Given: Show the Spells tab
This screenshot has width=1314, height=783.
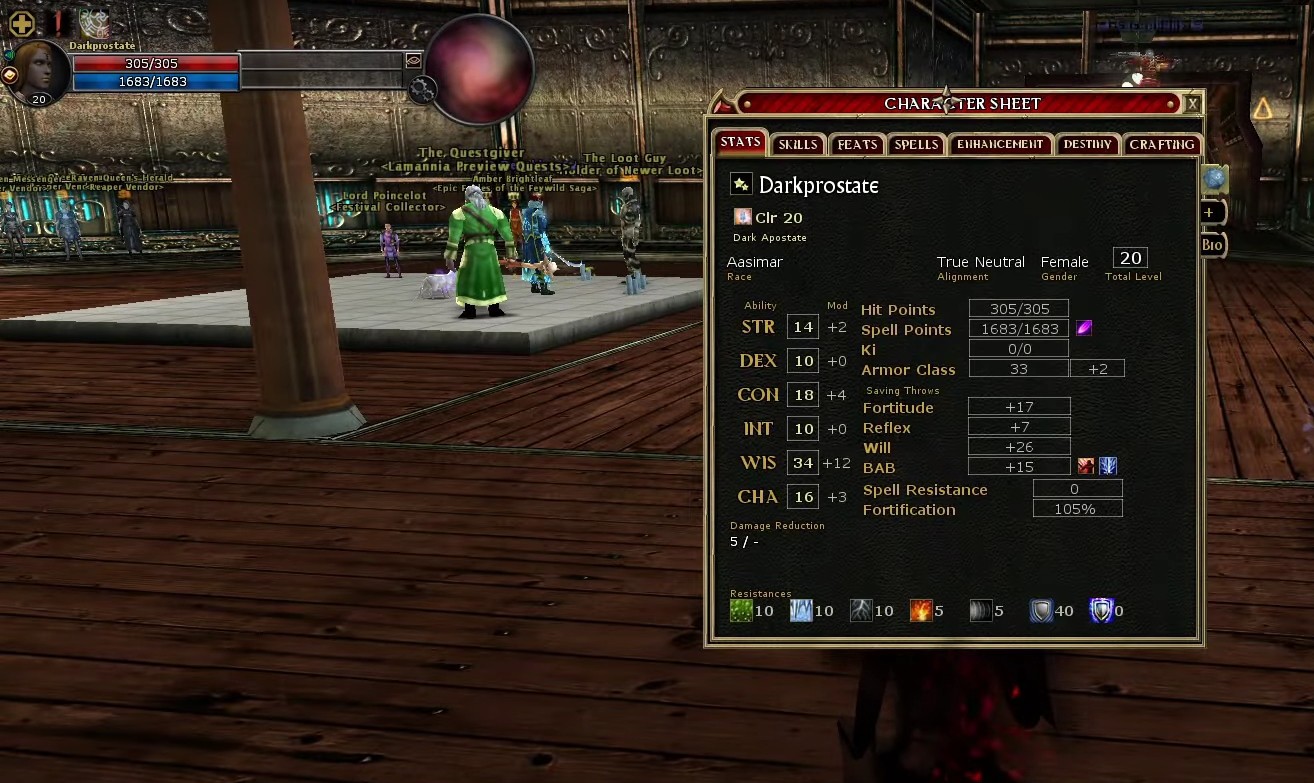Looking at the screenshot, I should [916, 145].
